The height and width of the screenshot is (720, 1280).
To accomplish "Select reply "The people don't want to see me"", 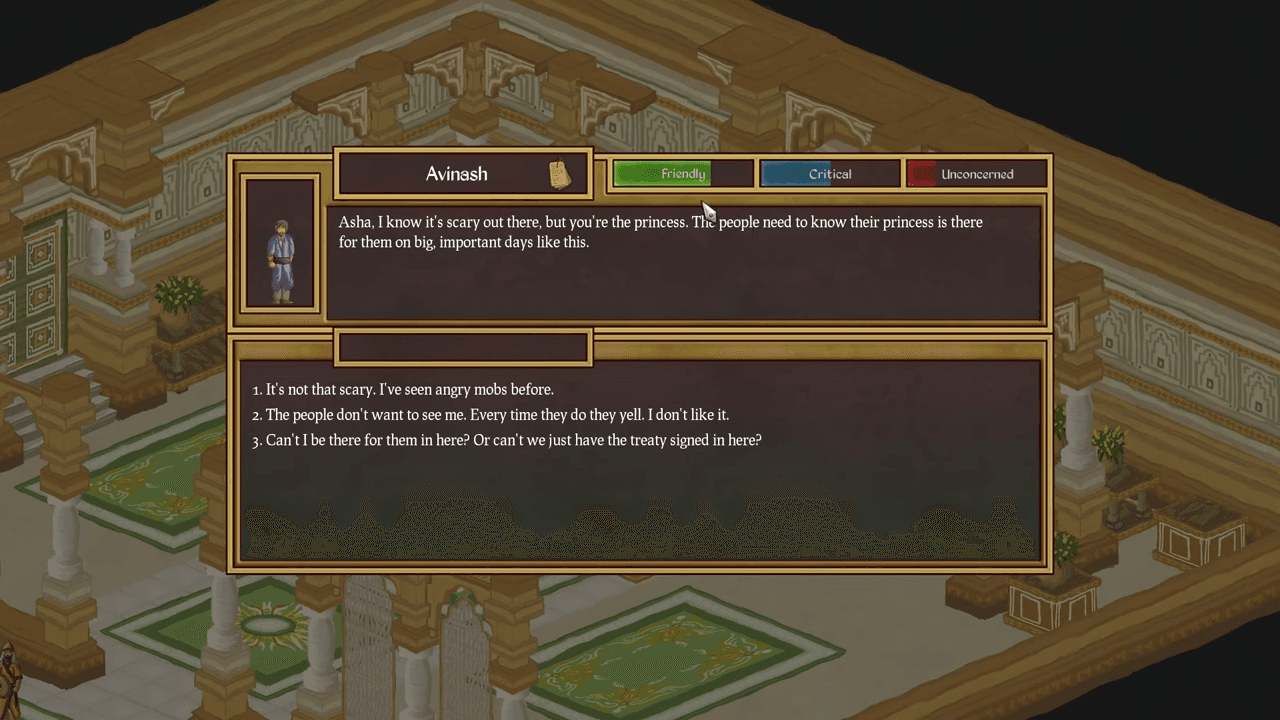I will 497,414.
